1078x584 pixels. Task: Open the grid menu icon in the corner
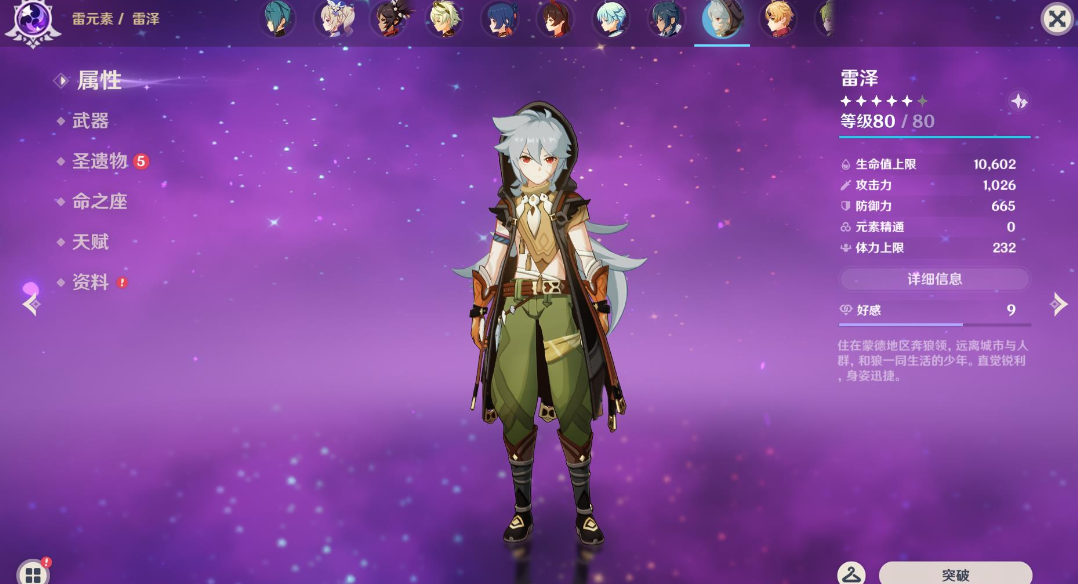[x=33, y=573]
